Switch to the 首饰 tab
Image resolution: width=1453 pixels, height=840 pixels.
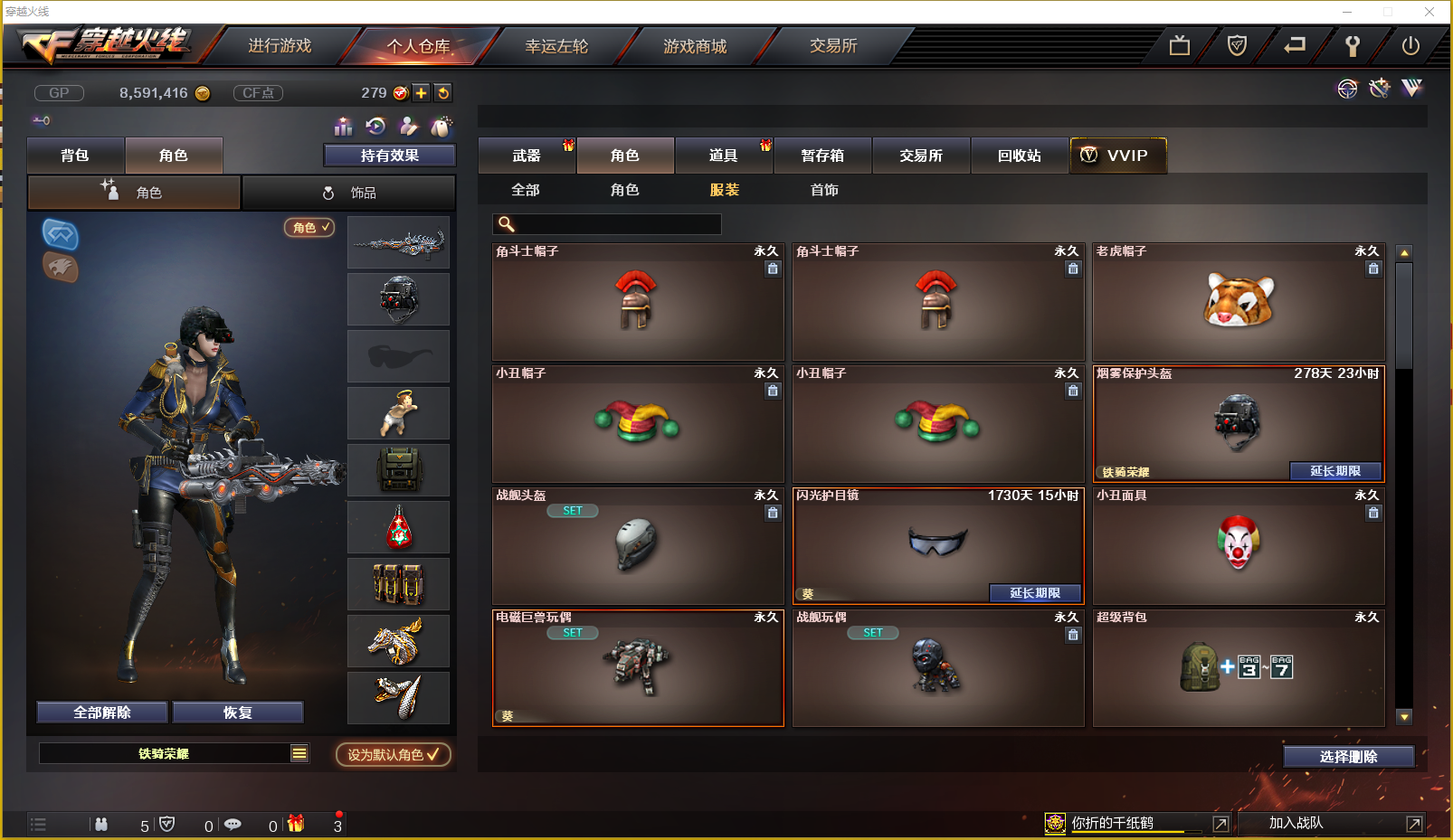[x=824, y=190]
